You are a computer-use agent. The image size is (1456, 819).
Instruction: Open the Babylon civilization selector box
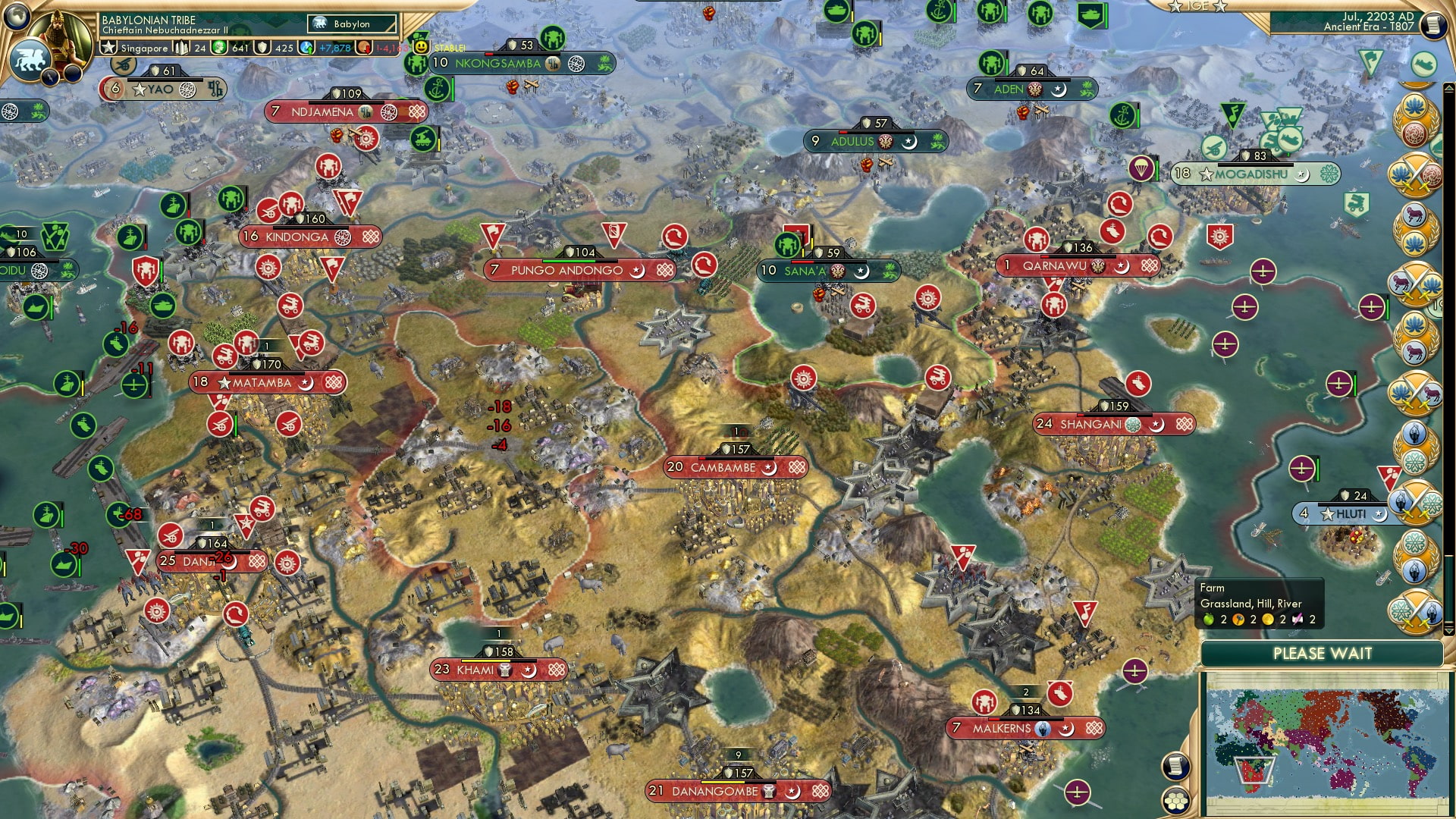351,24
